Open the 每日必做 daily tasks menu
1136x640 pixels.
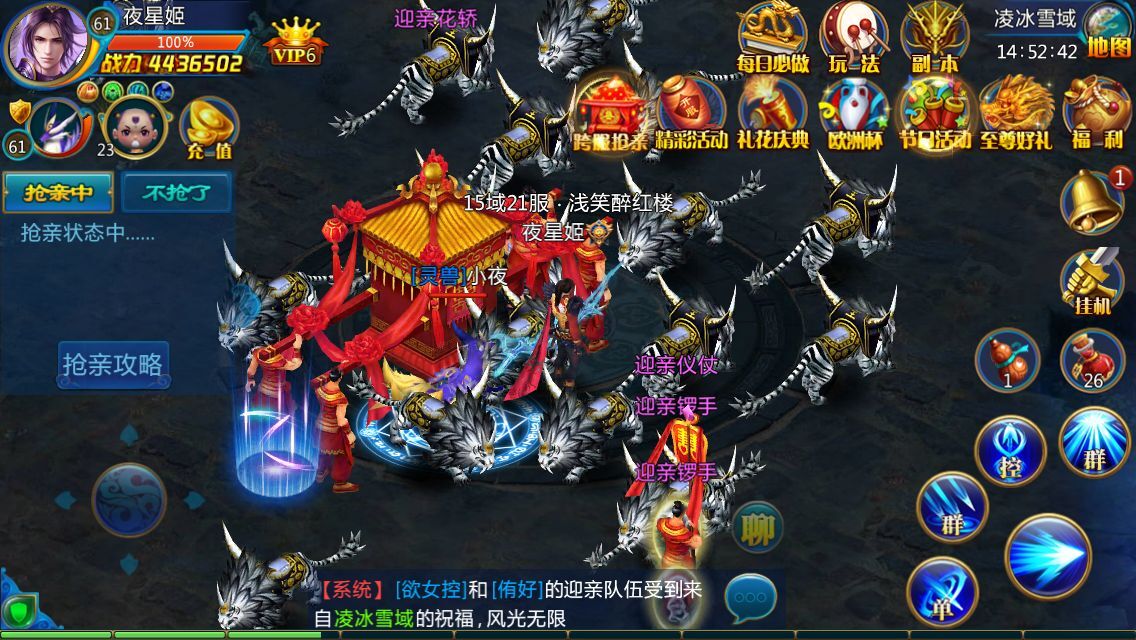click(772, 38)
